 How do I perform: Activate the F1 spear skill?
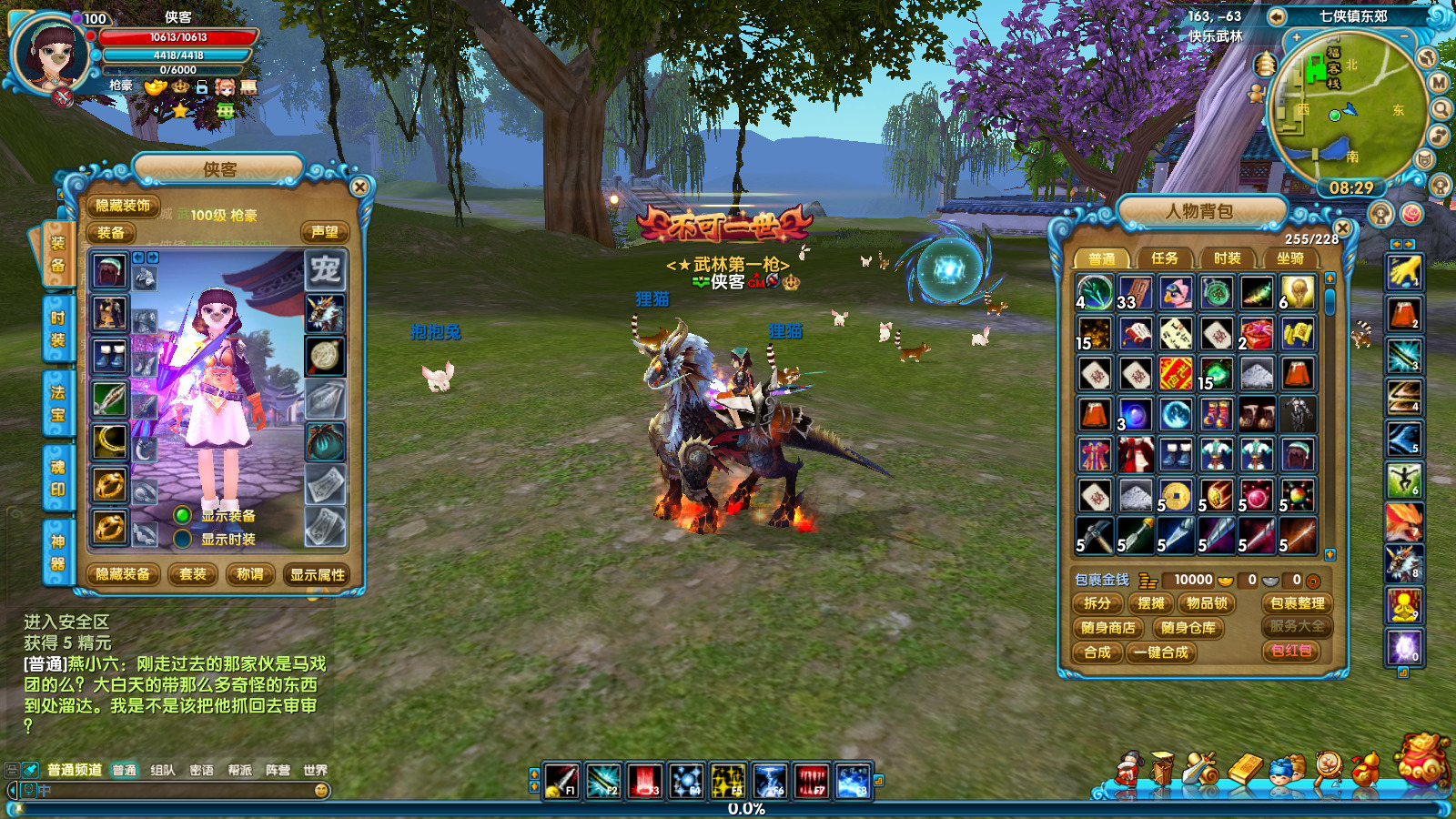pyautogui.click(x=561, y=781)
